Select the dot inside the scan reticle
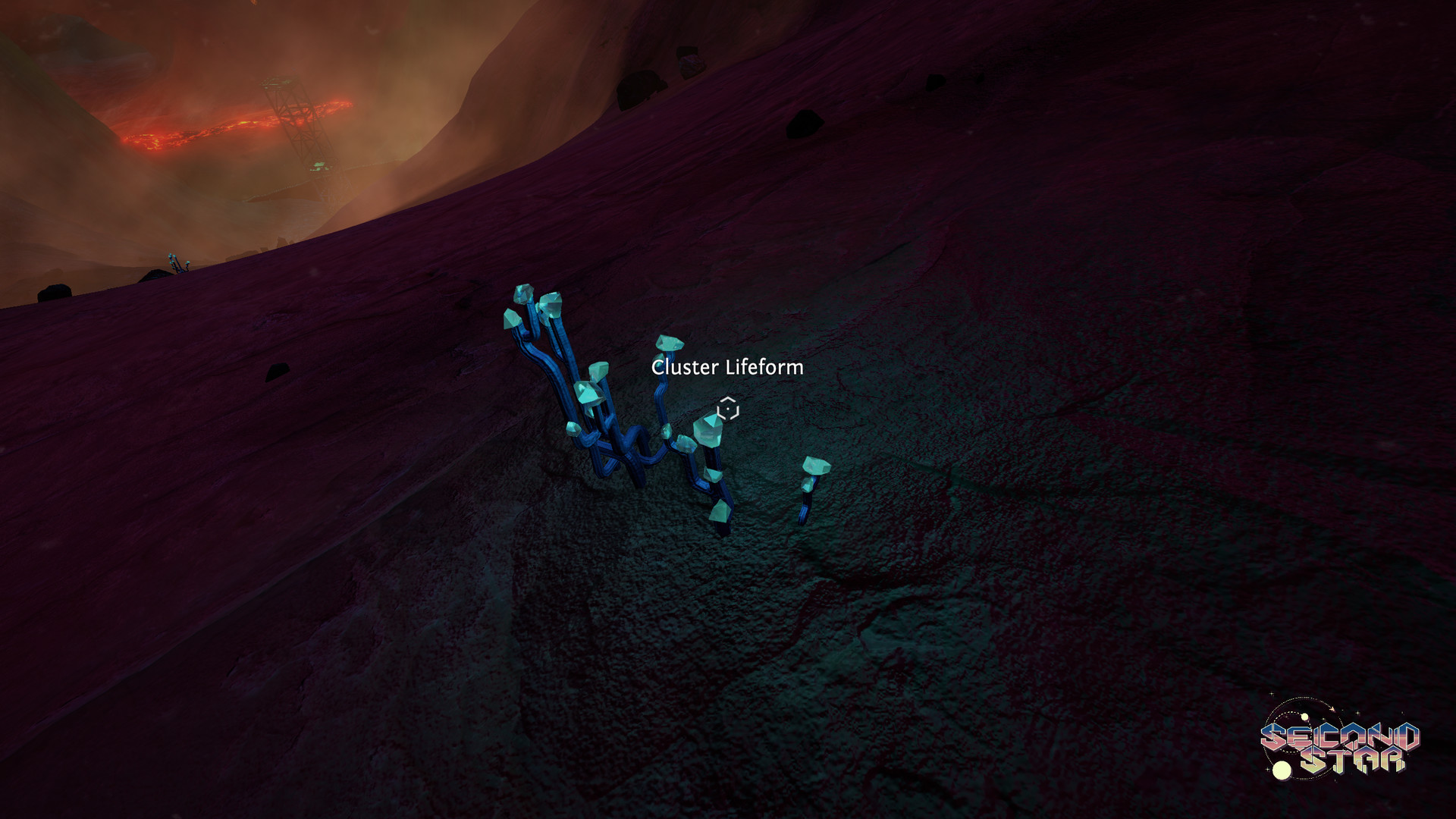This screenshot has width=1456, height=819. (726, 409)
